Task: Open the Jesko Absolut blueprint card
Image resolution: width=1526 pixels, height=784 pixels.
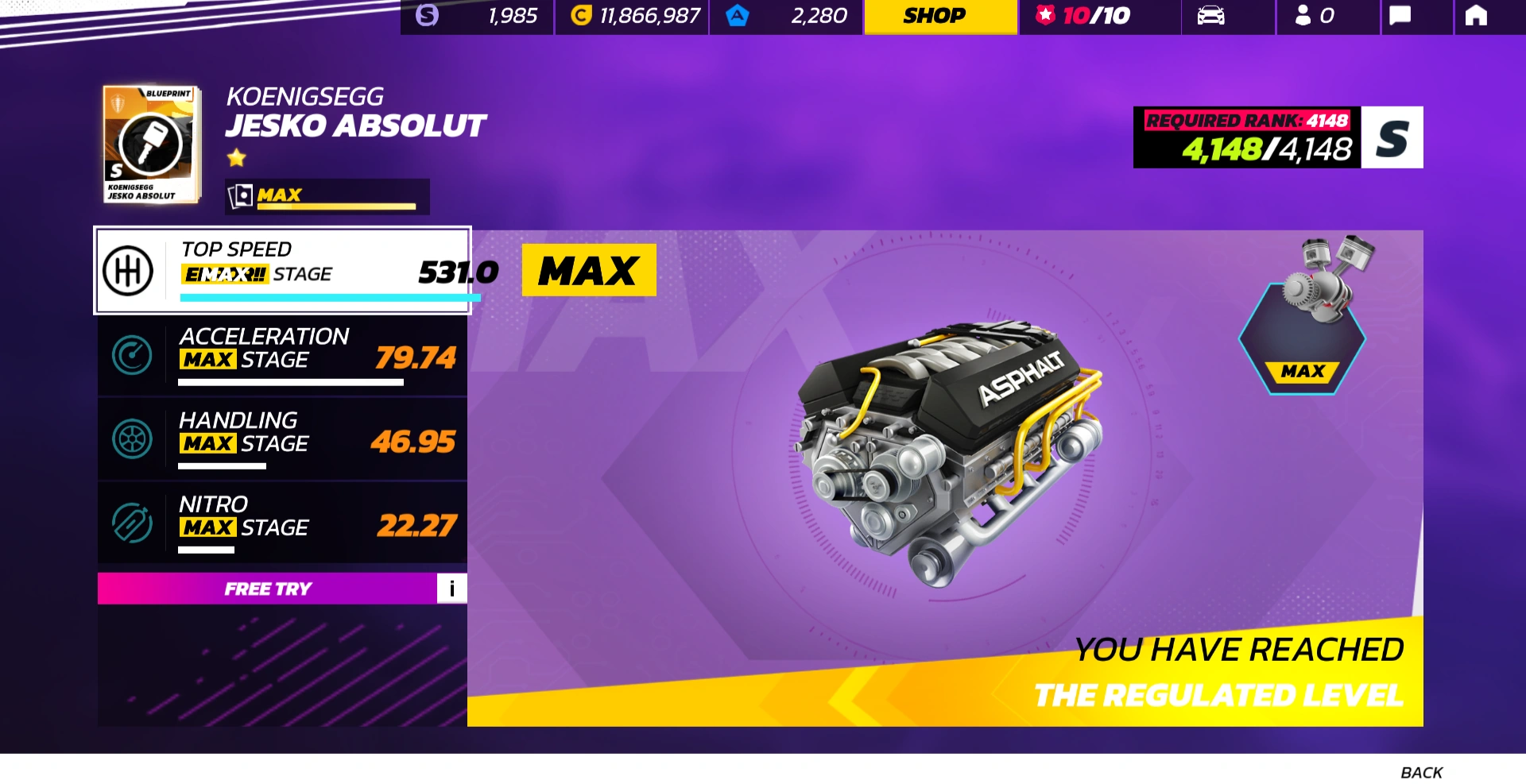Action: [x=150, y=145]
